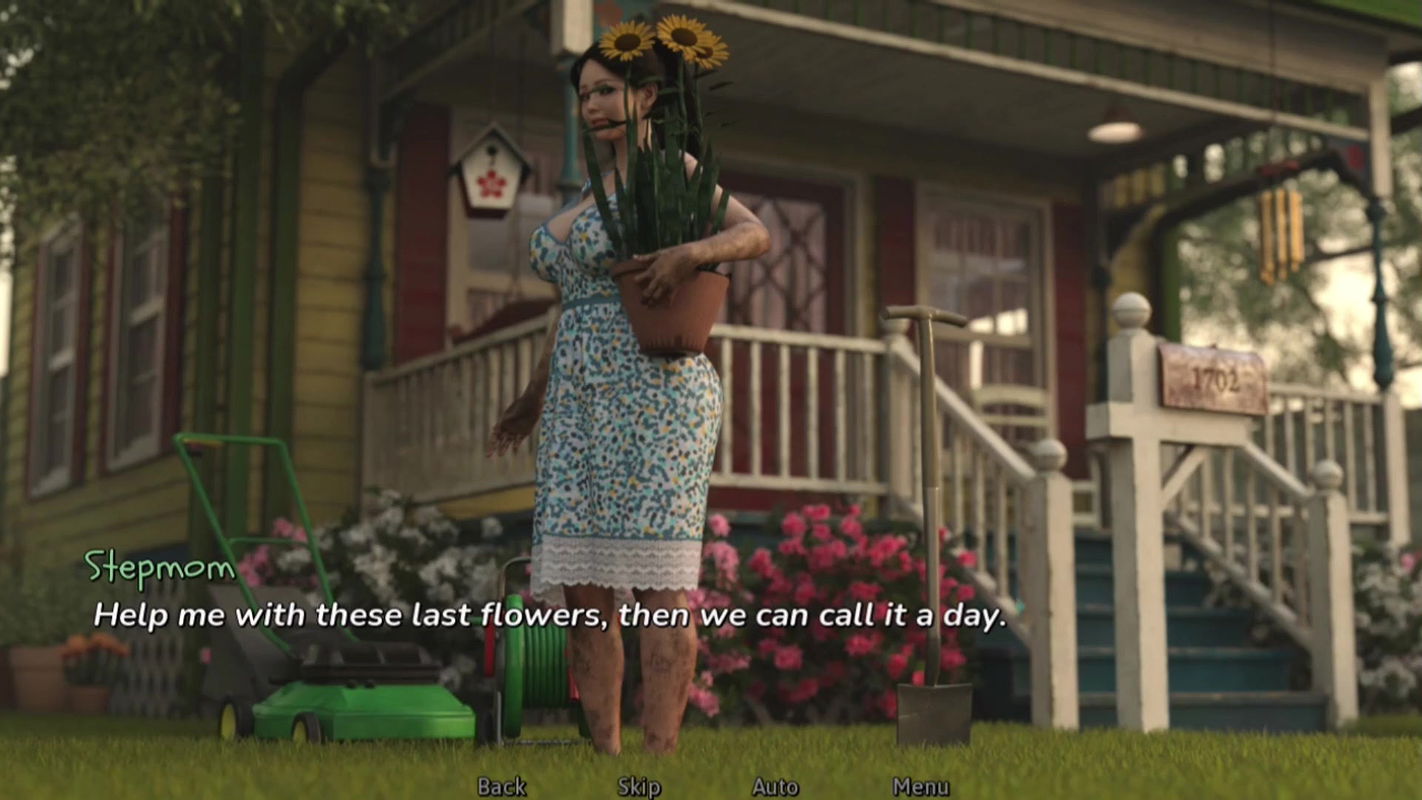Enable Skip mode

coord(637,787)
